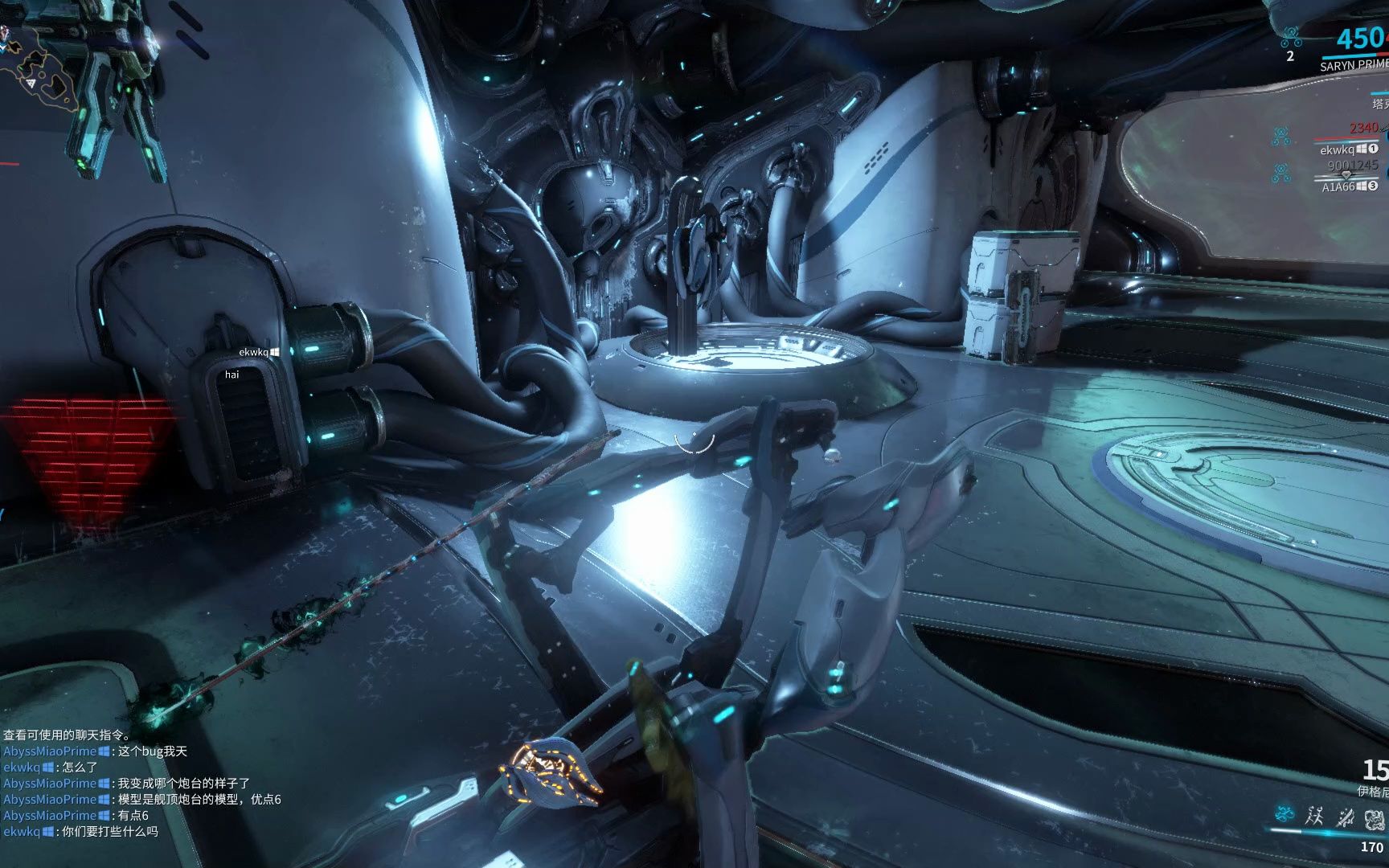Click the floating ekwkq player nameplate
1389x868 pixels.
[x=253, y=352]
